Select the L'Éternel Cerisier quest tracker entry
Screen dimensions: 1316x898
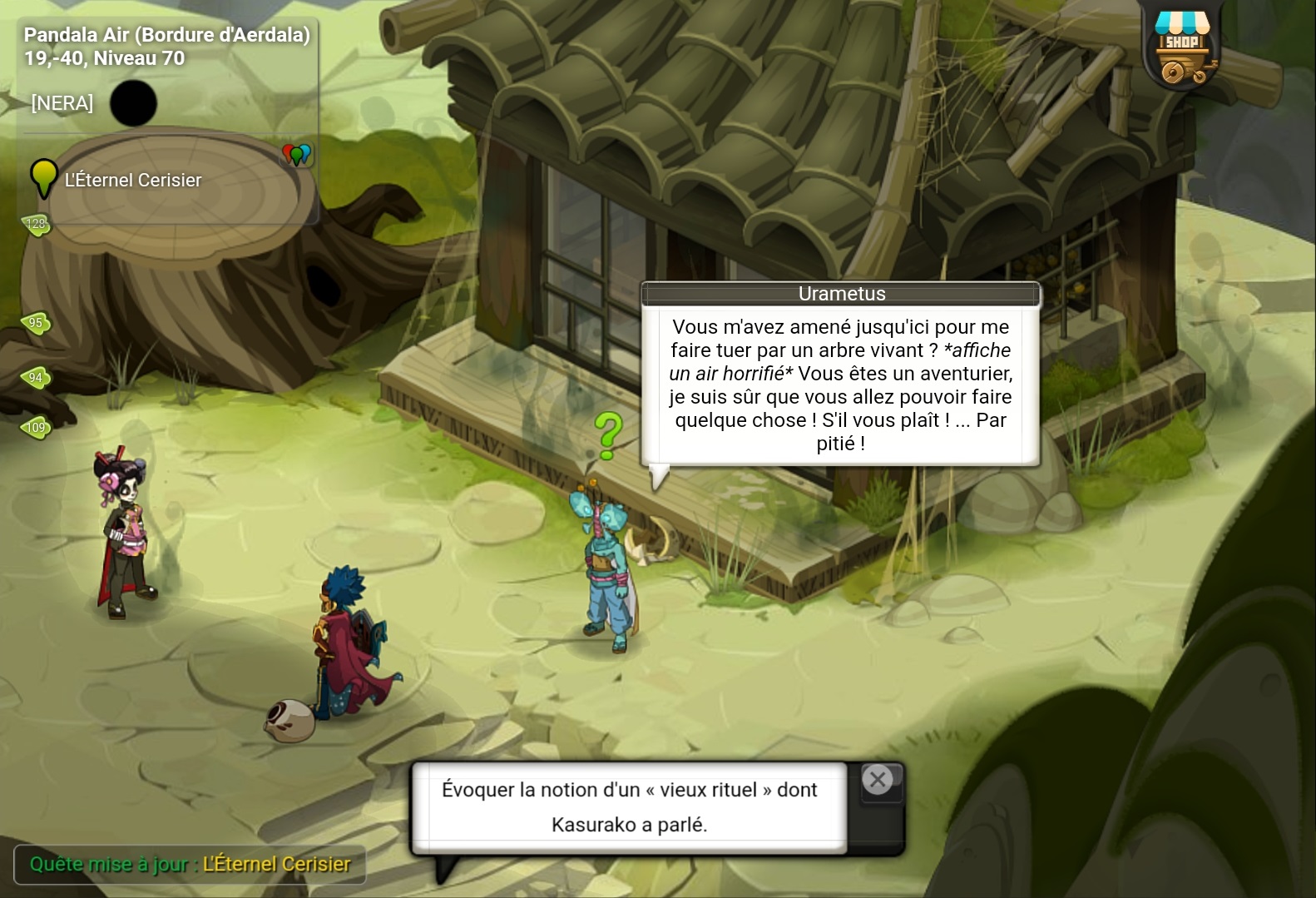[132, 180]
